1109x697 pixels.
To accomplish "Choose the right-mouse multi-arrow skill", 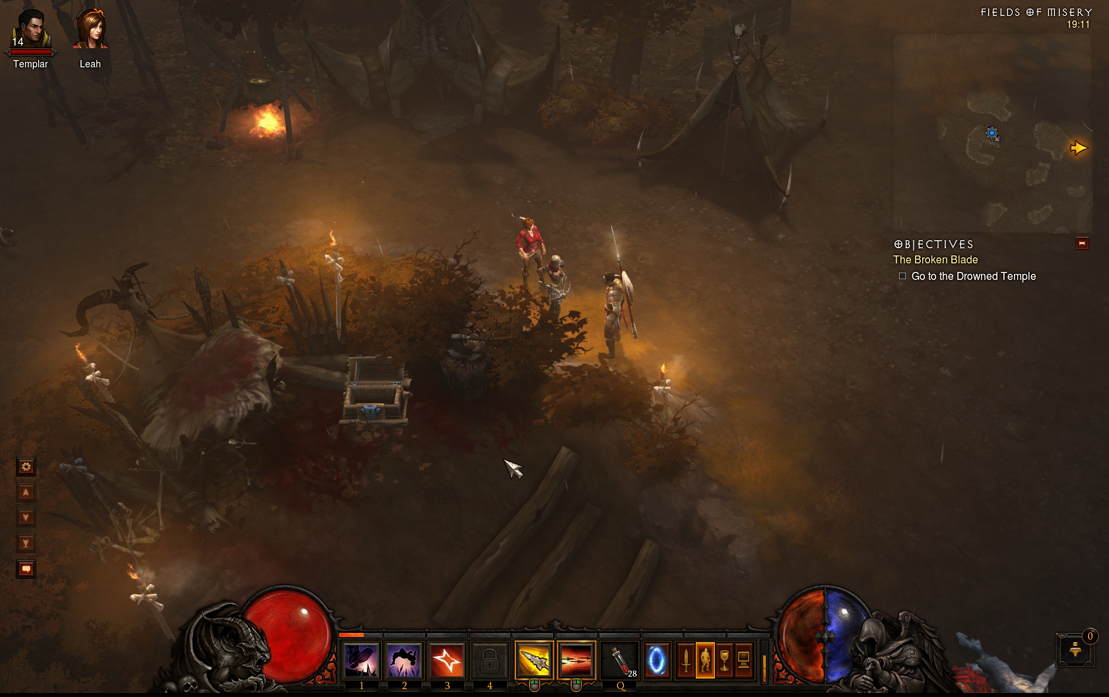I will (x=576, y=660).
